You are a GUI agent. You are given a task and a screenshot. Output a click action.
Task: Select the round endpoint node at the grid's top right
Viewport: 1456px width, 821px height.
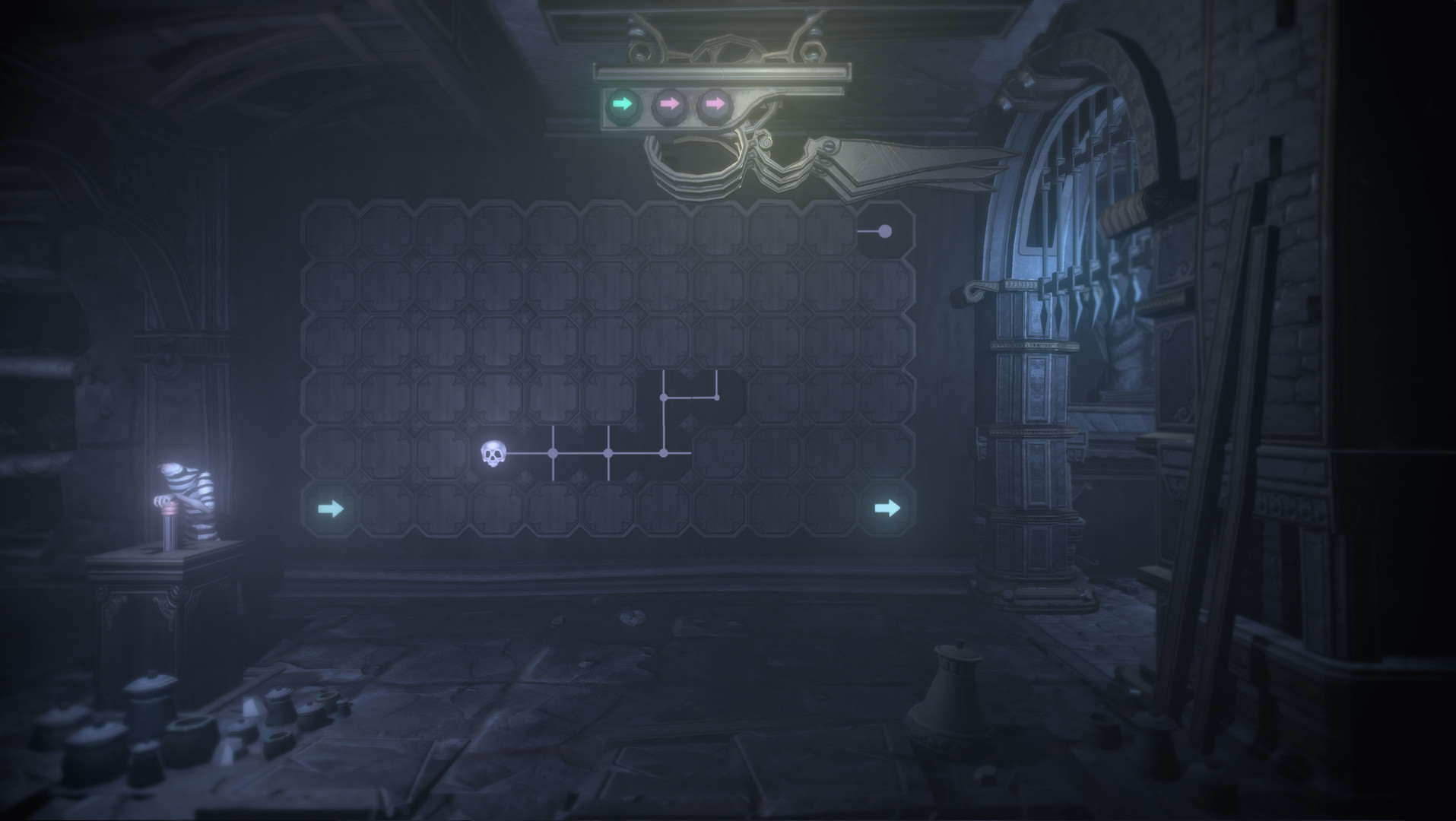(884, 230)
